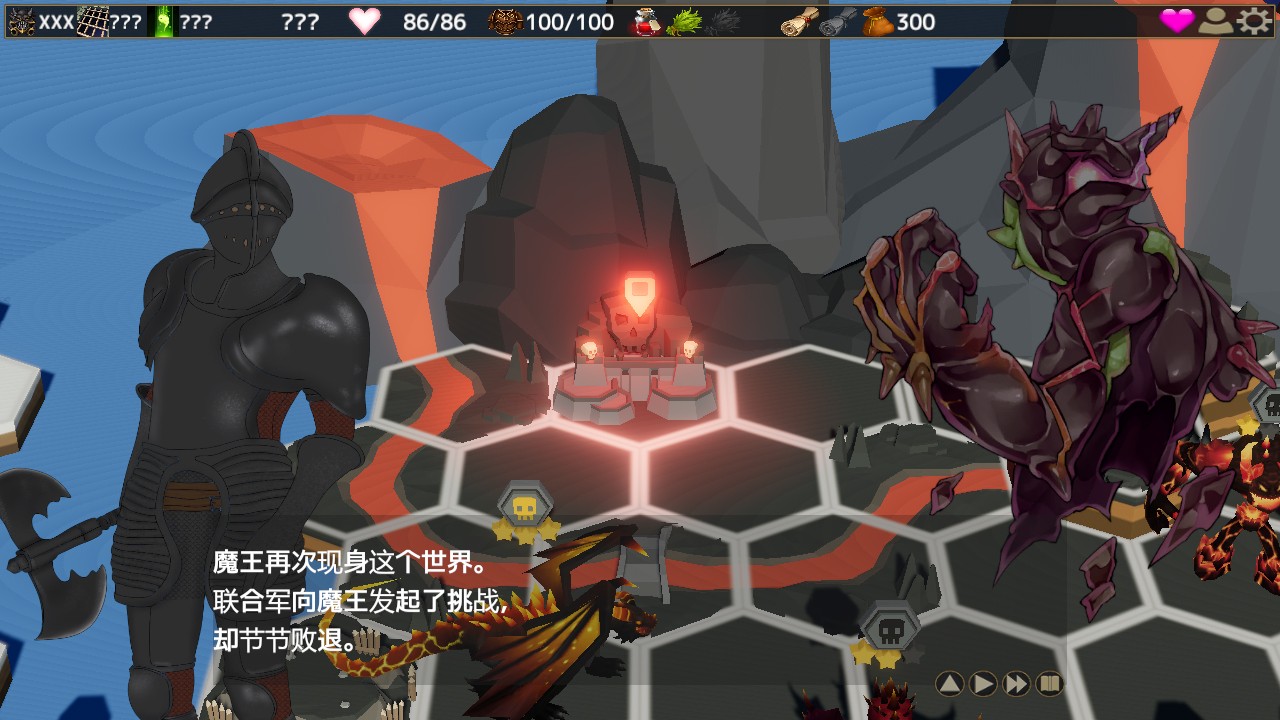
Task: Select the yellow skull stage marker
Action: [524, 507]
